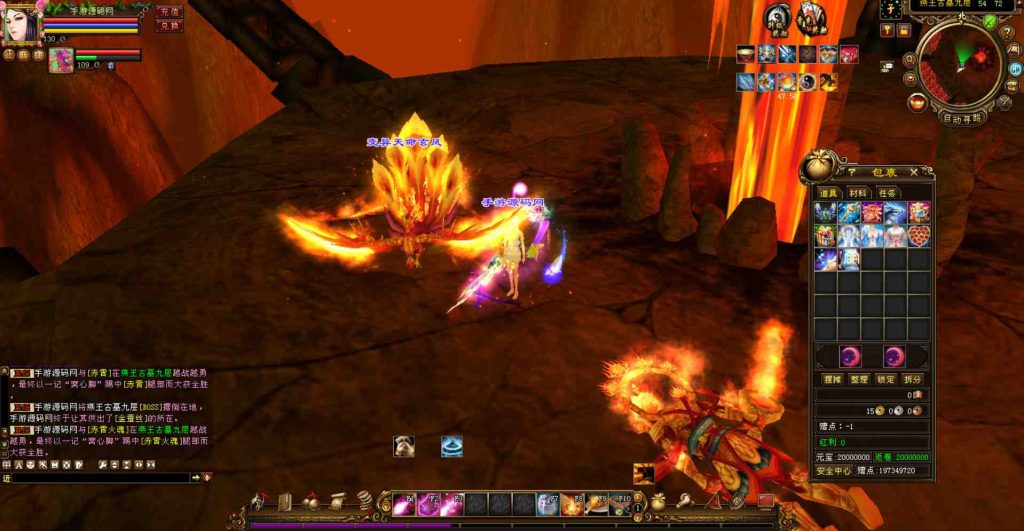The height and width of the screenshot is (531, 1024).
Task: Click the 摆摊 stall button
Action: pos(832,380)
